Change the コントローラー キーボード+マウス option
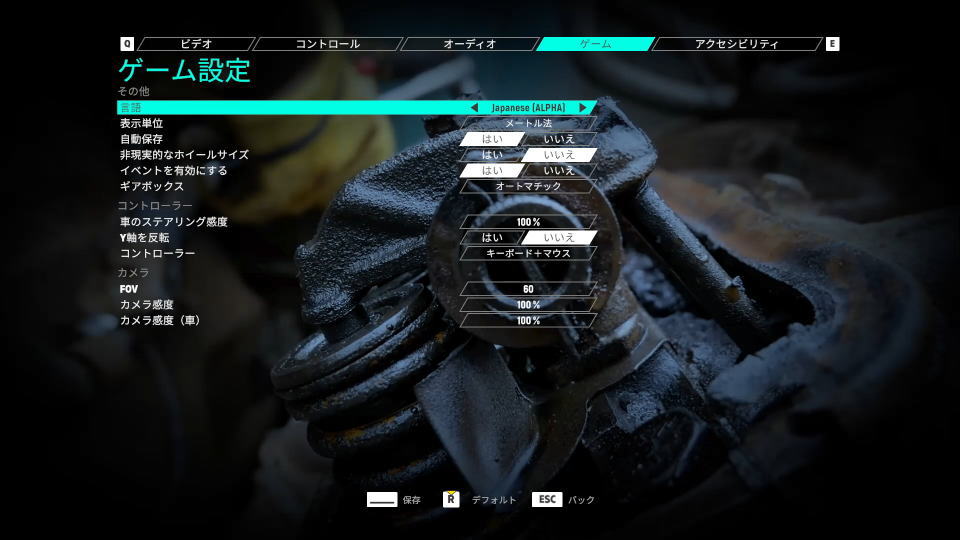 [x=528, y=253]
